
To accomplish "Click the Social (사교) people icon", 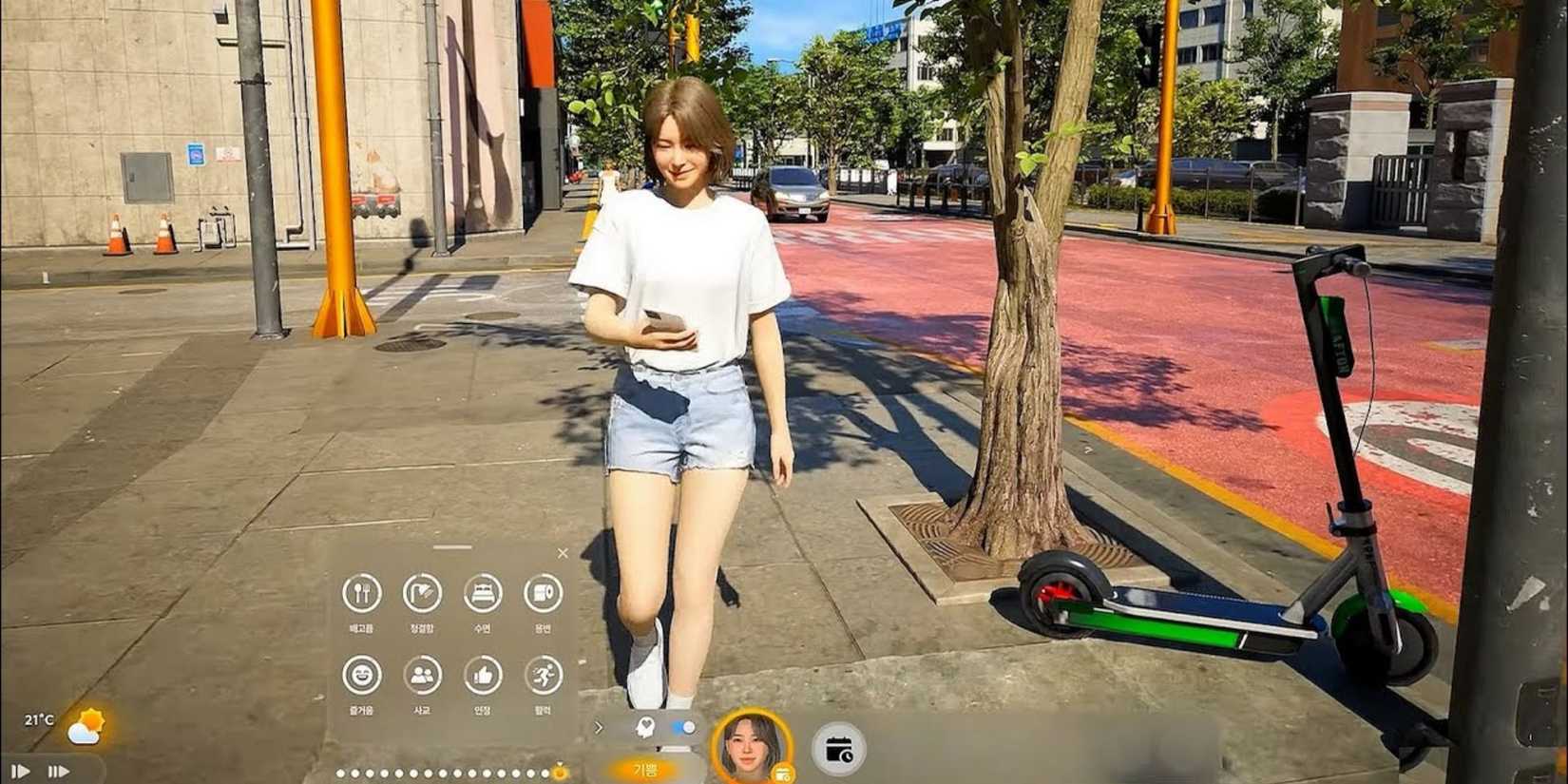I will pos(422,676).
